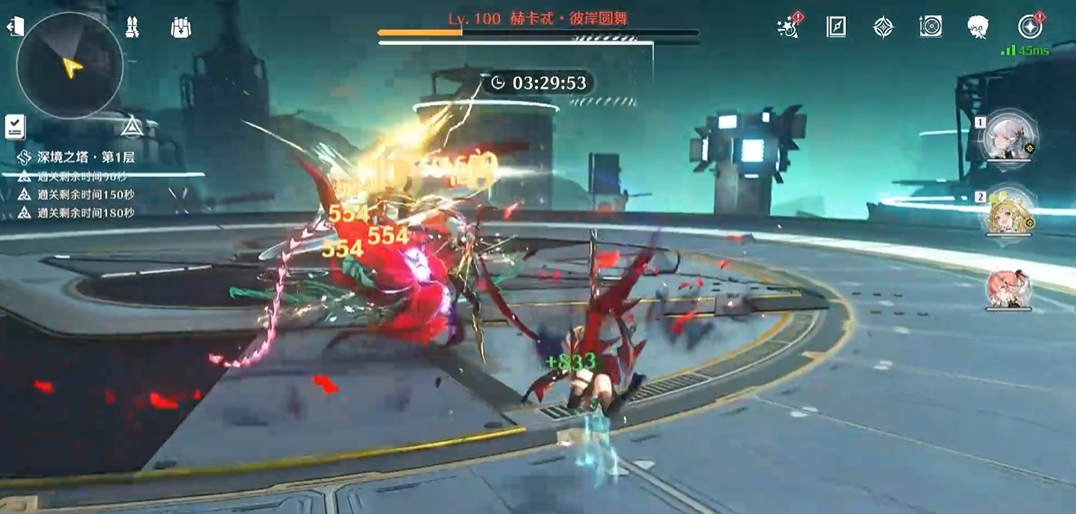This screenshot has height=514, width=1076.
Task: Open the checklist quest log icon
Action: 14,126
